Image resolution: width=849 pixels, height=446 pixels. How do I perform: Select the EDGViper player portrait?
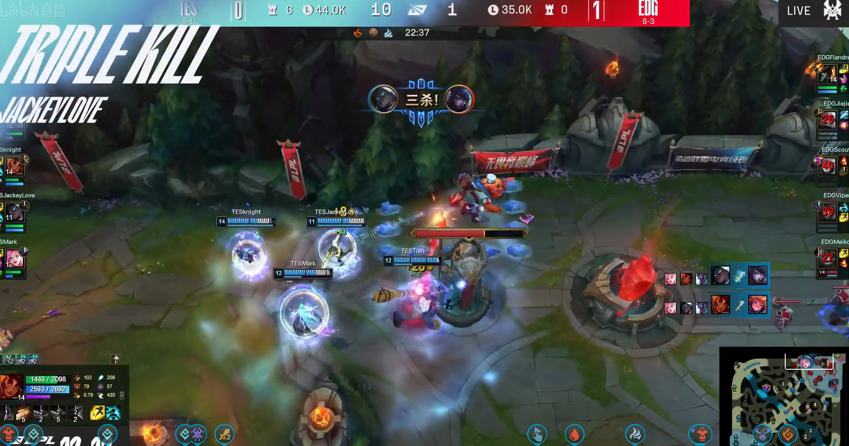pyautogui.click(x=828, y=211)
